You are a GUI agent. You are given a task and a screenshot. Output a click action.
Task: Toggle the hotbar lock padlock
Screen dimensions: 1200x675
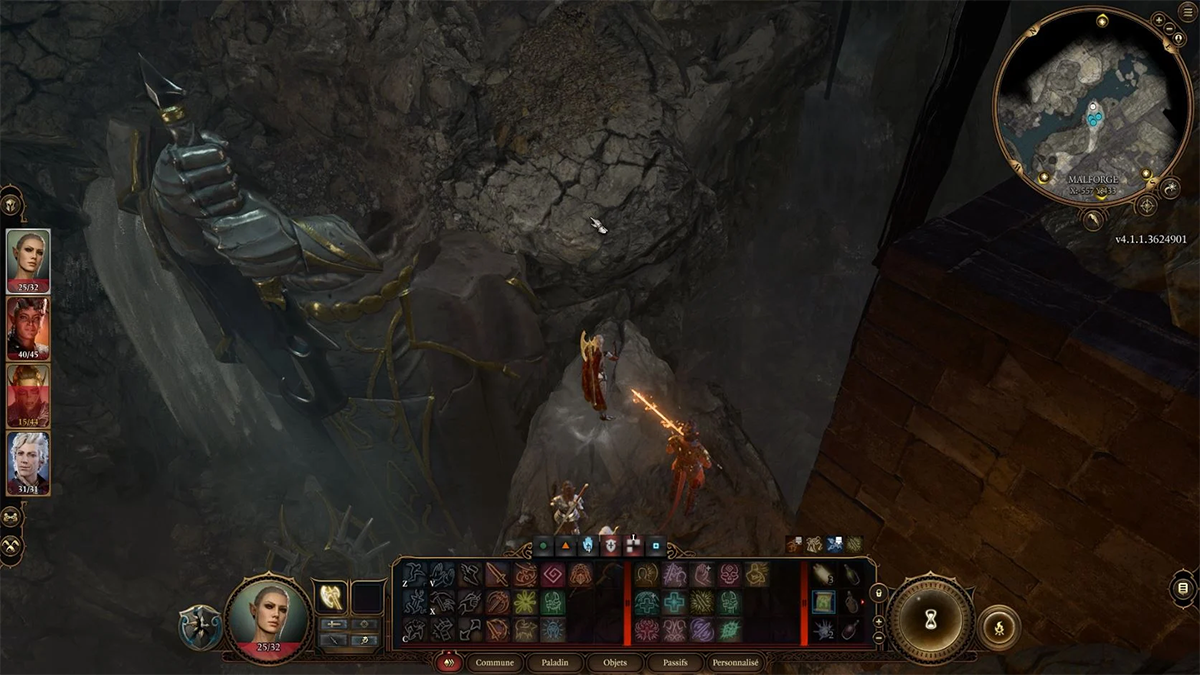879,592
